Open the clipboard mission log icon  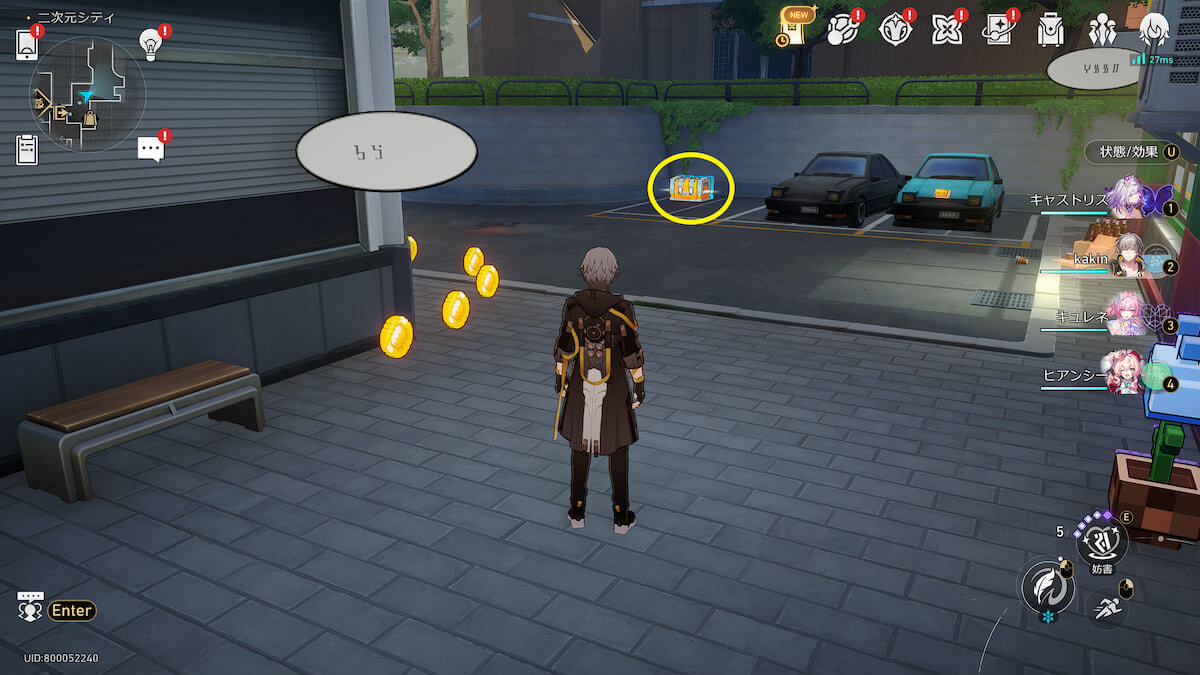point(27,149)
